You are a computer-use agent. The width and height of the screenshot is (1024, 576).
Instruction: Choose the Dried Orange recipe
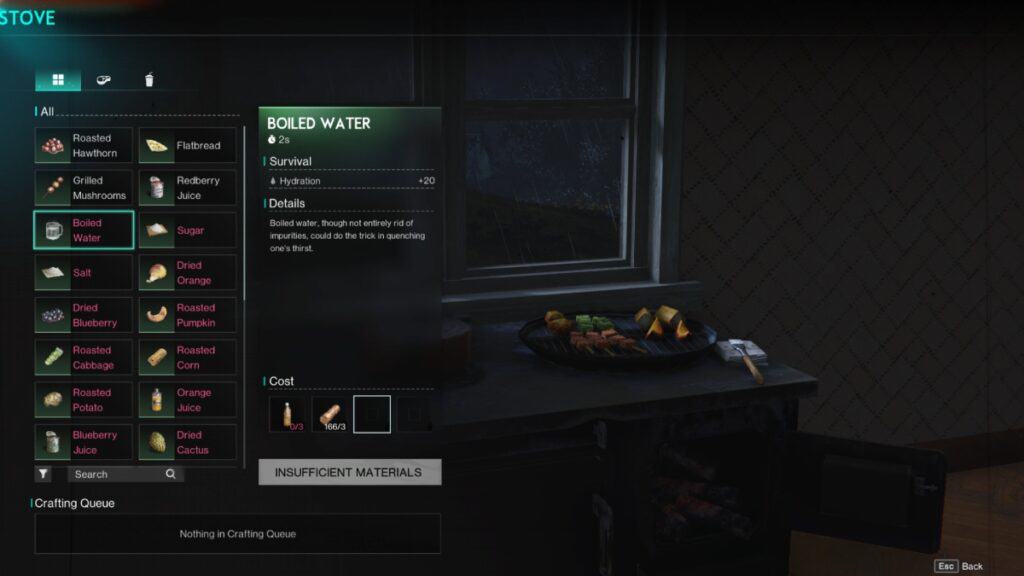188,273
